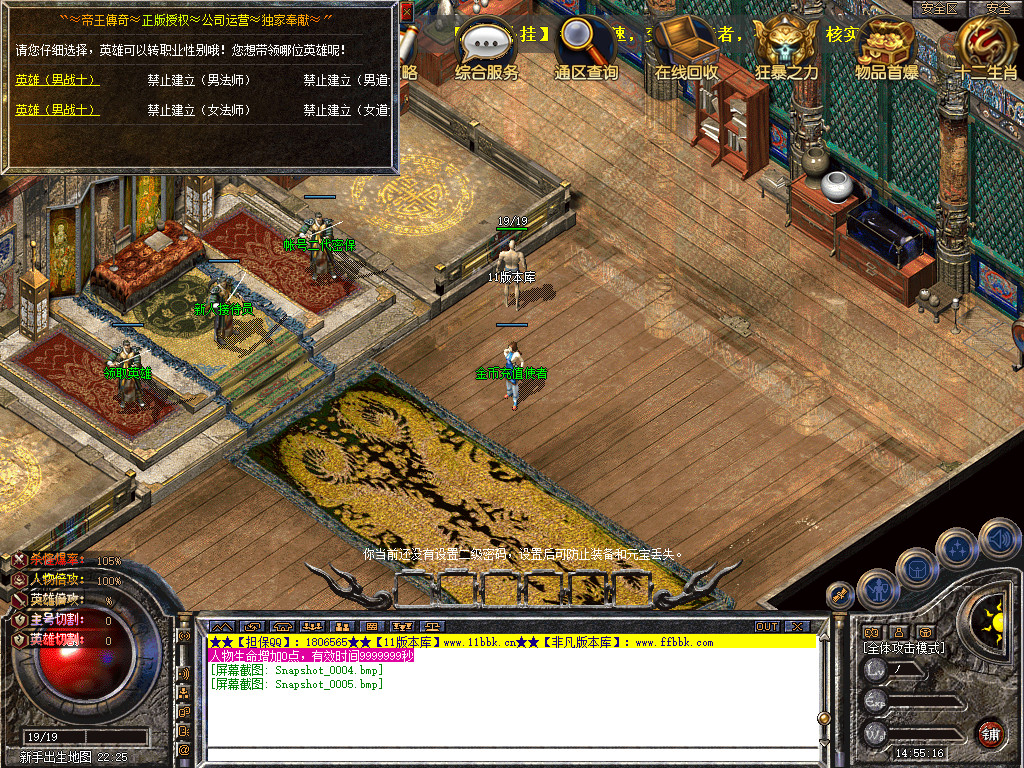The height and width of the screenshot is (768, 1024).
Task: Toggle the sound speaker round button
Action: point(998,539)
